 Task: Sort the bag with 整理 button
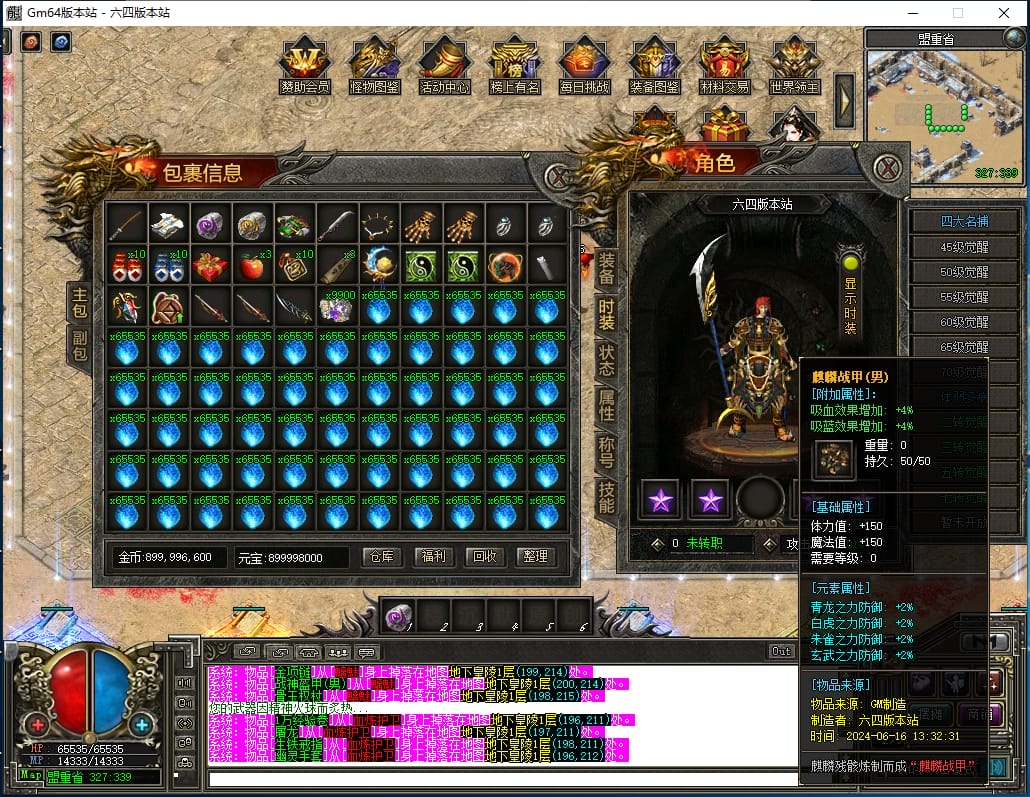535,557
